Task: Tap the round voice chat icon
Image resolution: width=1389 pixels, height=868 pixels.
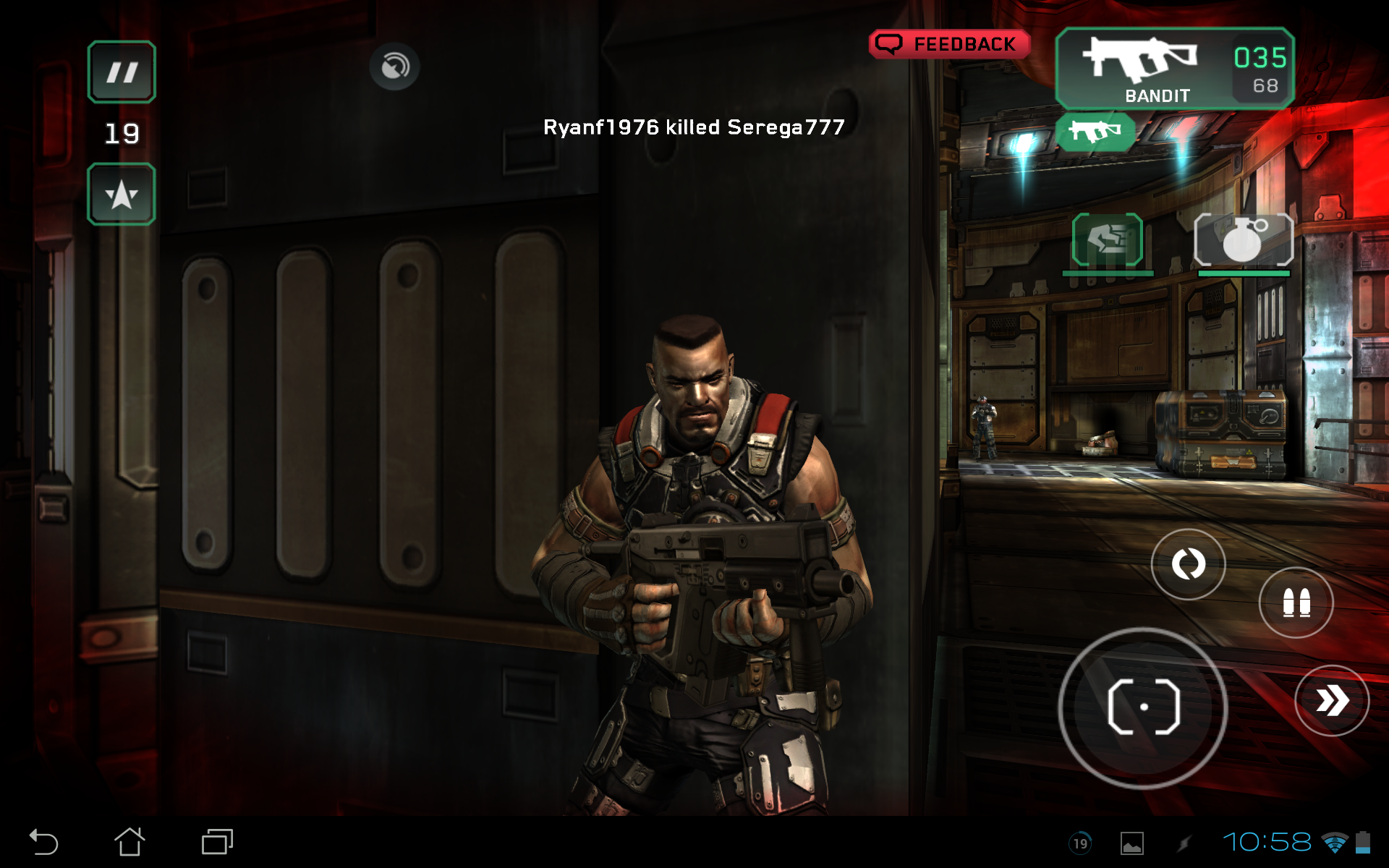Action: 394,67
